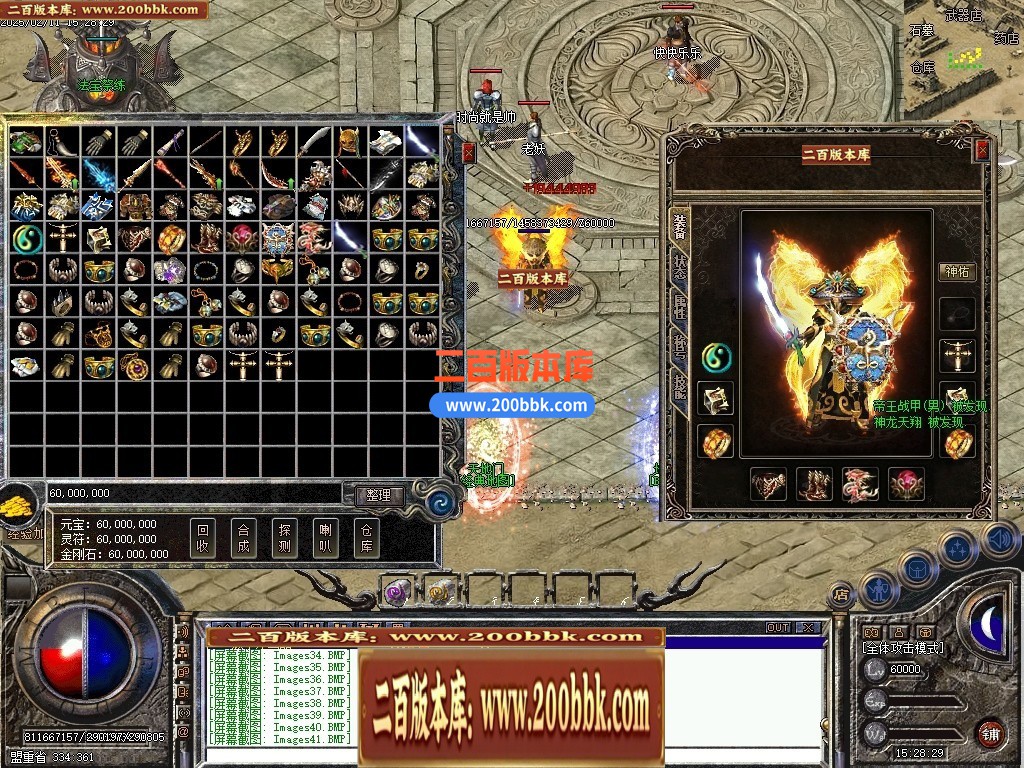Click the 神佑 button on the character panel

click(x=957, y=271)
